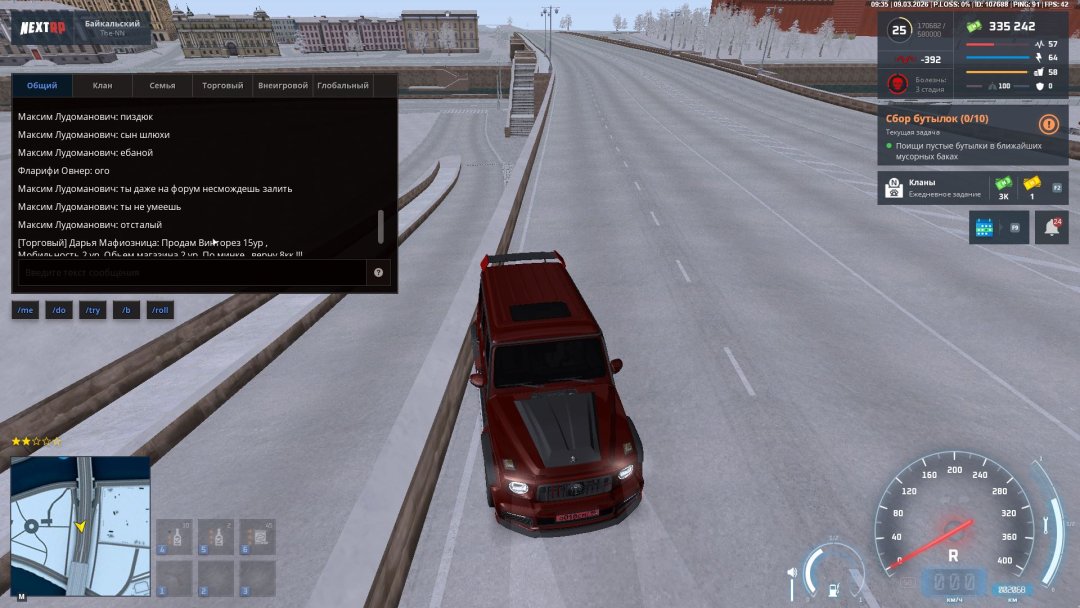
Task: Click the chat message input field
Action: point(192,272)
